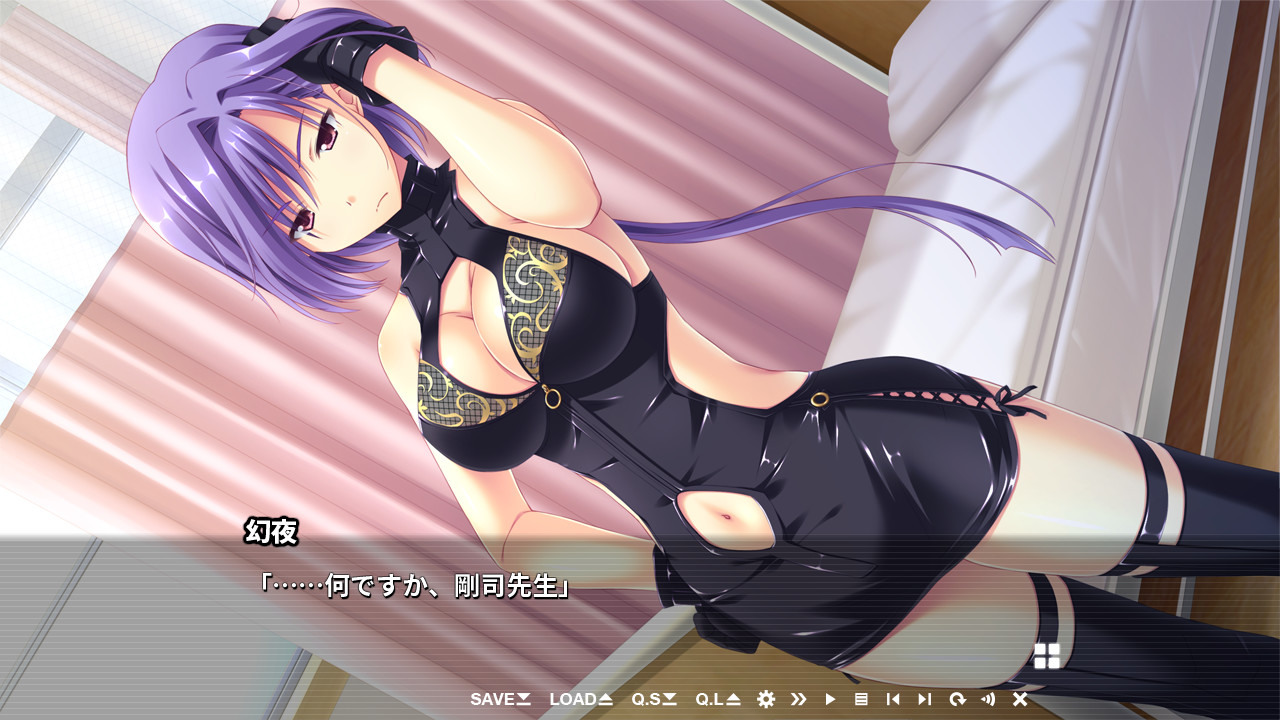Open settings via the gear icon
The height and width of the screenshot is (720, 1280).
coord(766,699)
